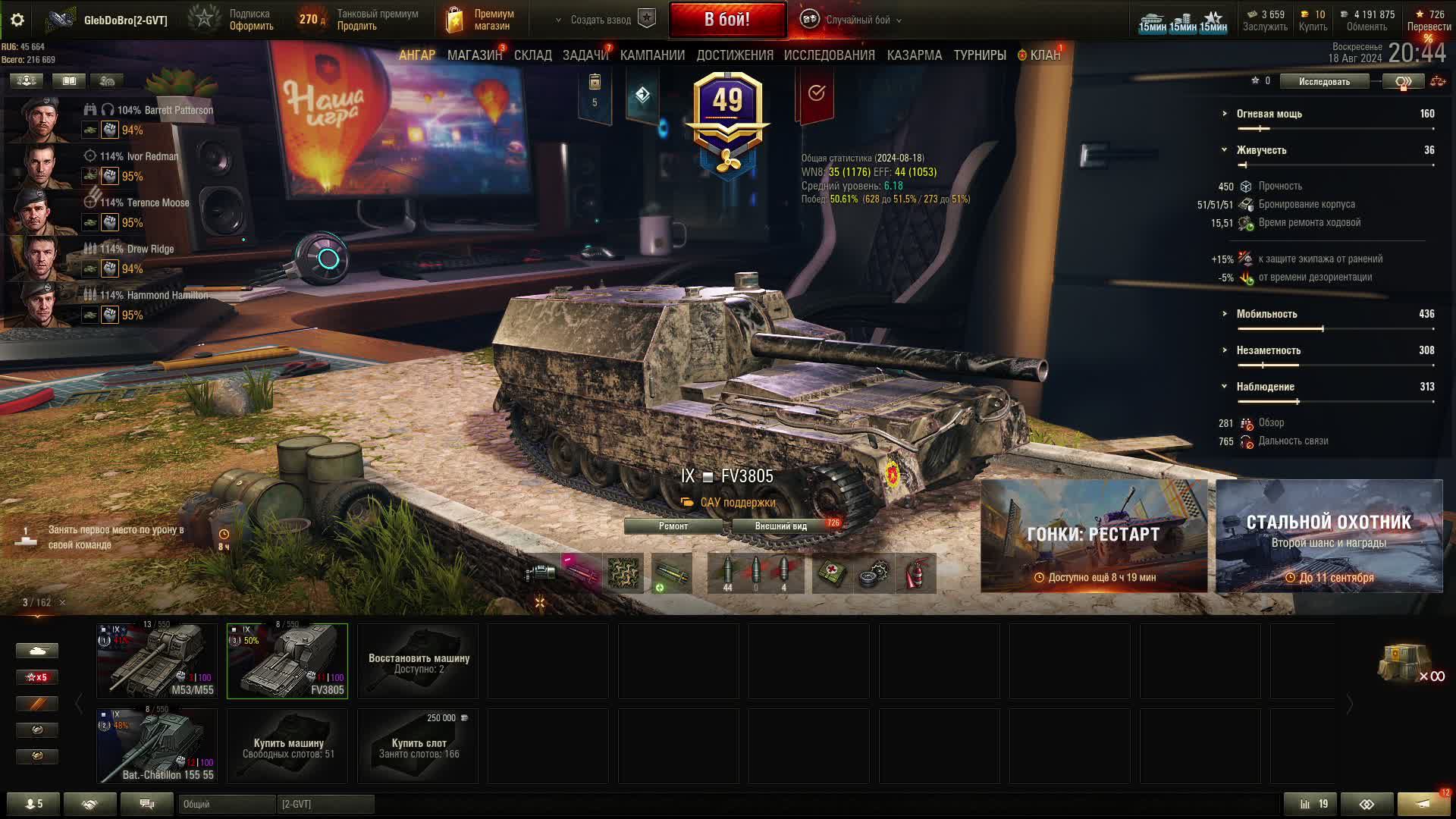Screen dimensions: 1456x819
Task: Open the settings gear icon
Action: click(x=17, y=20)
